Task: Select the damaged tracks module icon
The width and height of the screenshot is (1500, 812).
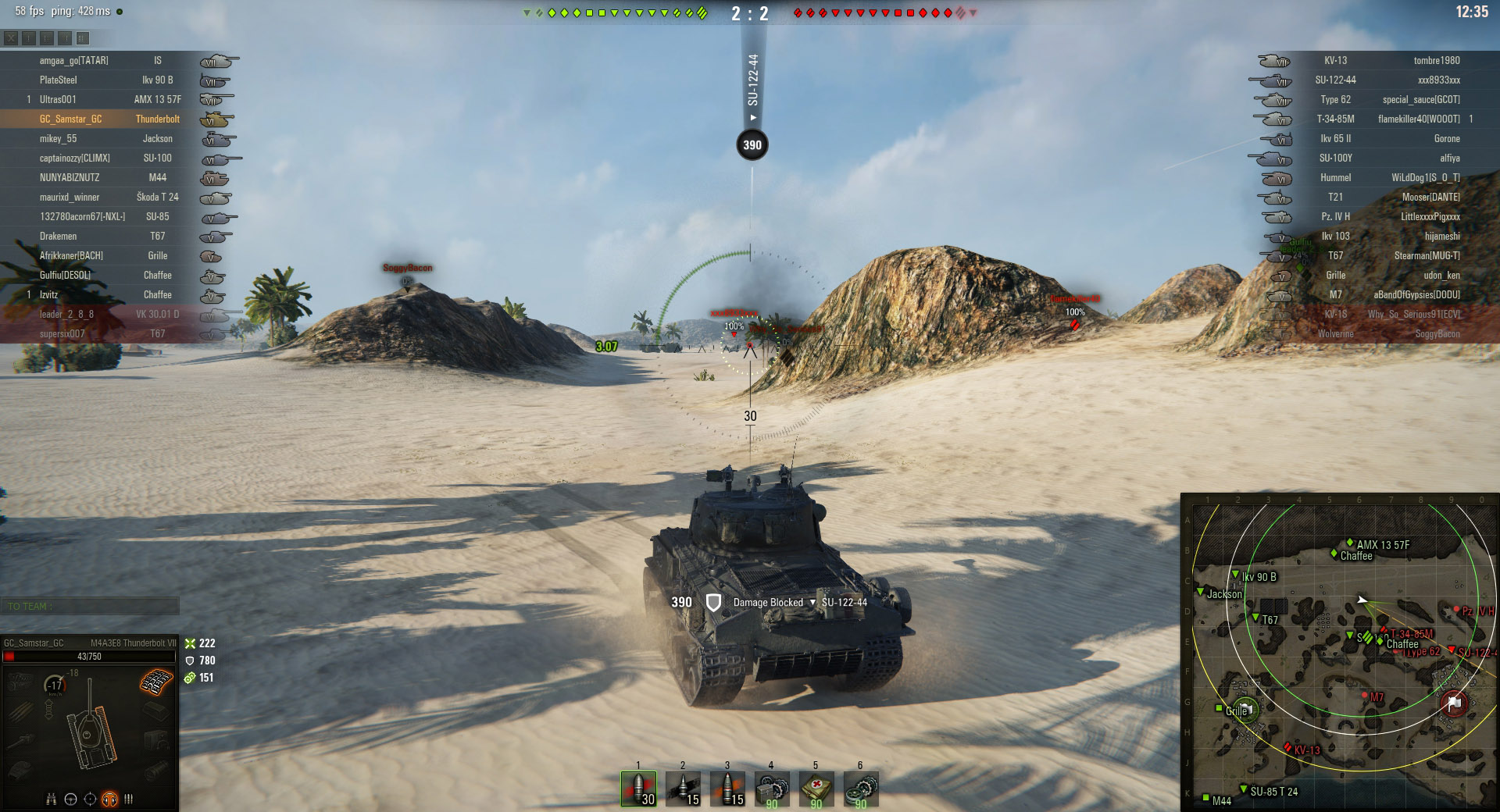Action: 156,682
